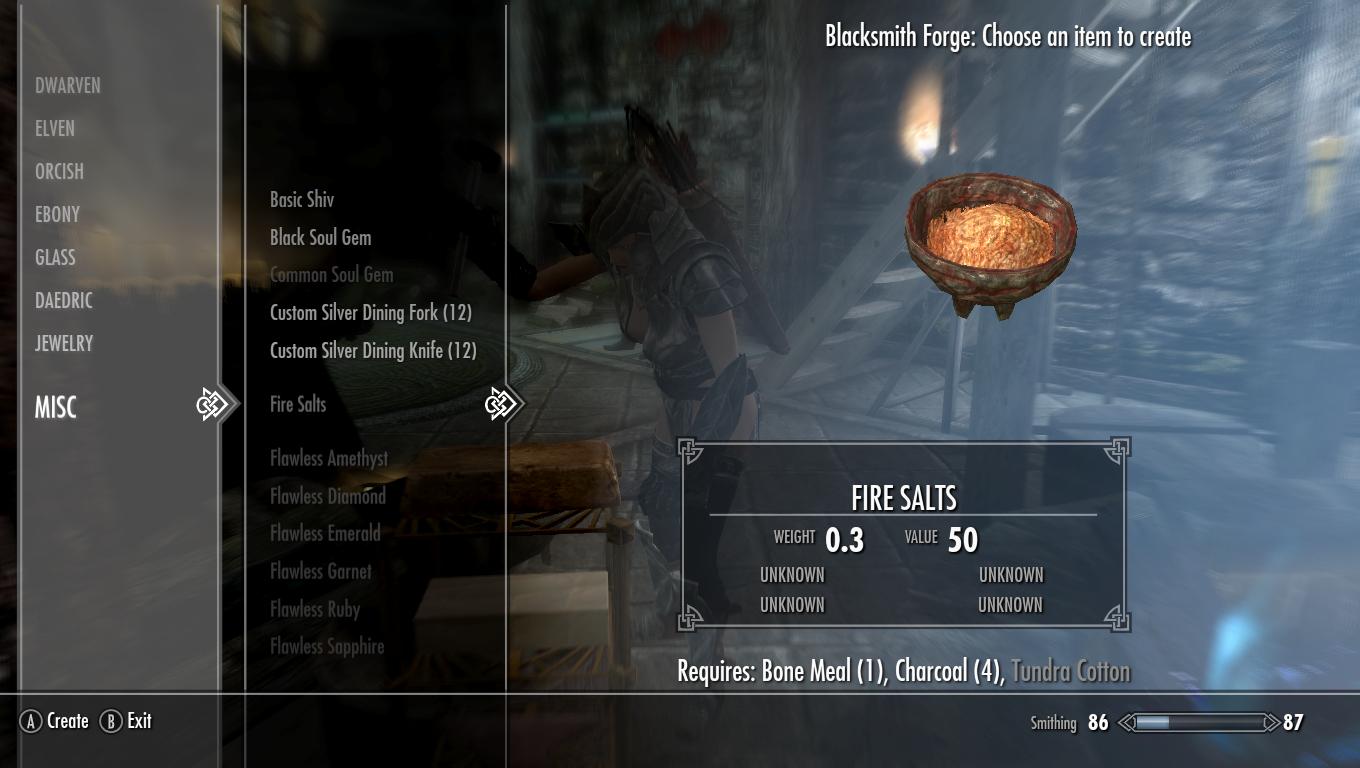The image size is (1360, 768).
Task: Select the Common Soul Gem entry
Action: click(x=331, y=275)
